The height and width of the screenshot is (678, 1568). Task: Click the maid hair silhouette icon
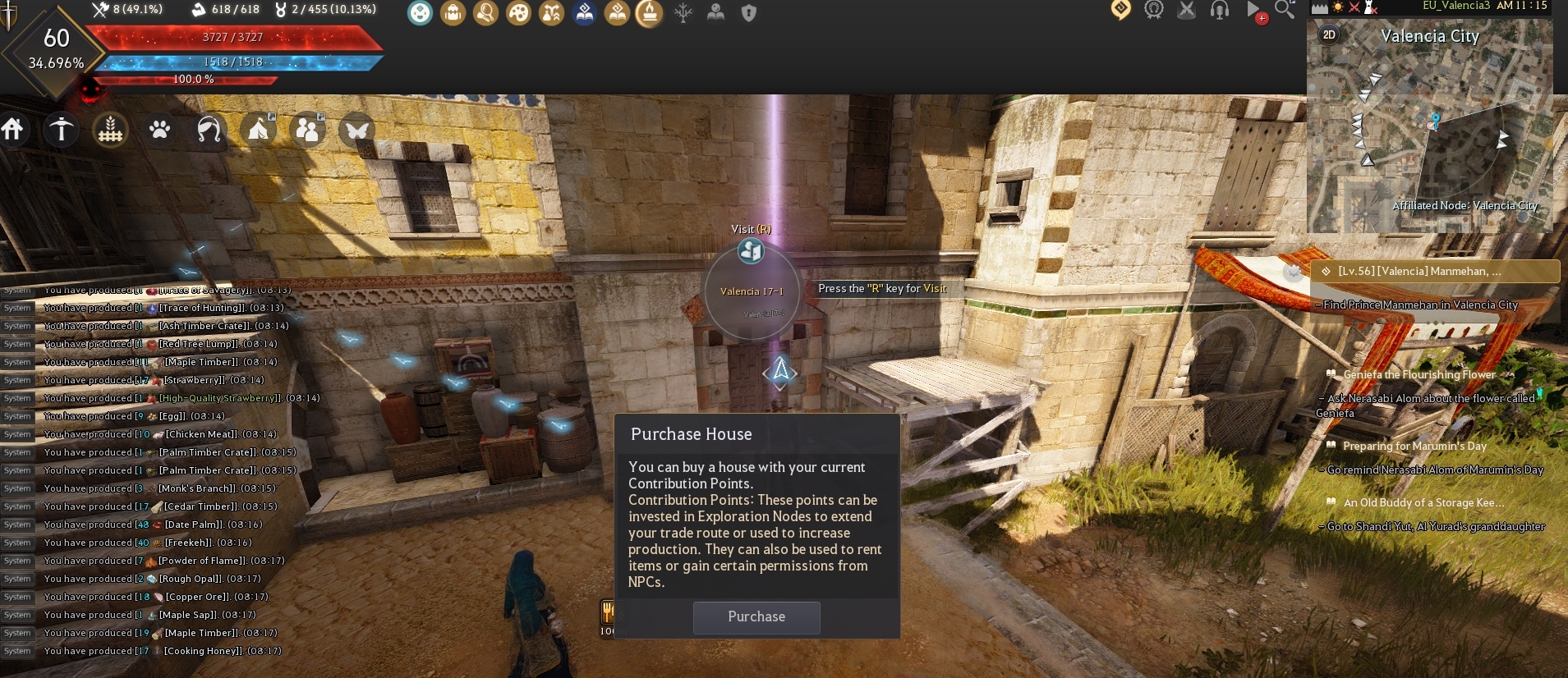[209, 130]
